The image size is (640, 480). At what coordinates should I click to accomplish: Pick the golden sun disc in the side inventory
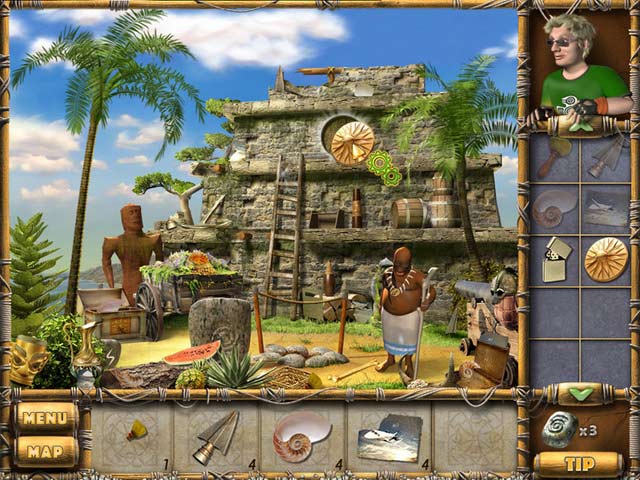(x=605, y=259)
